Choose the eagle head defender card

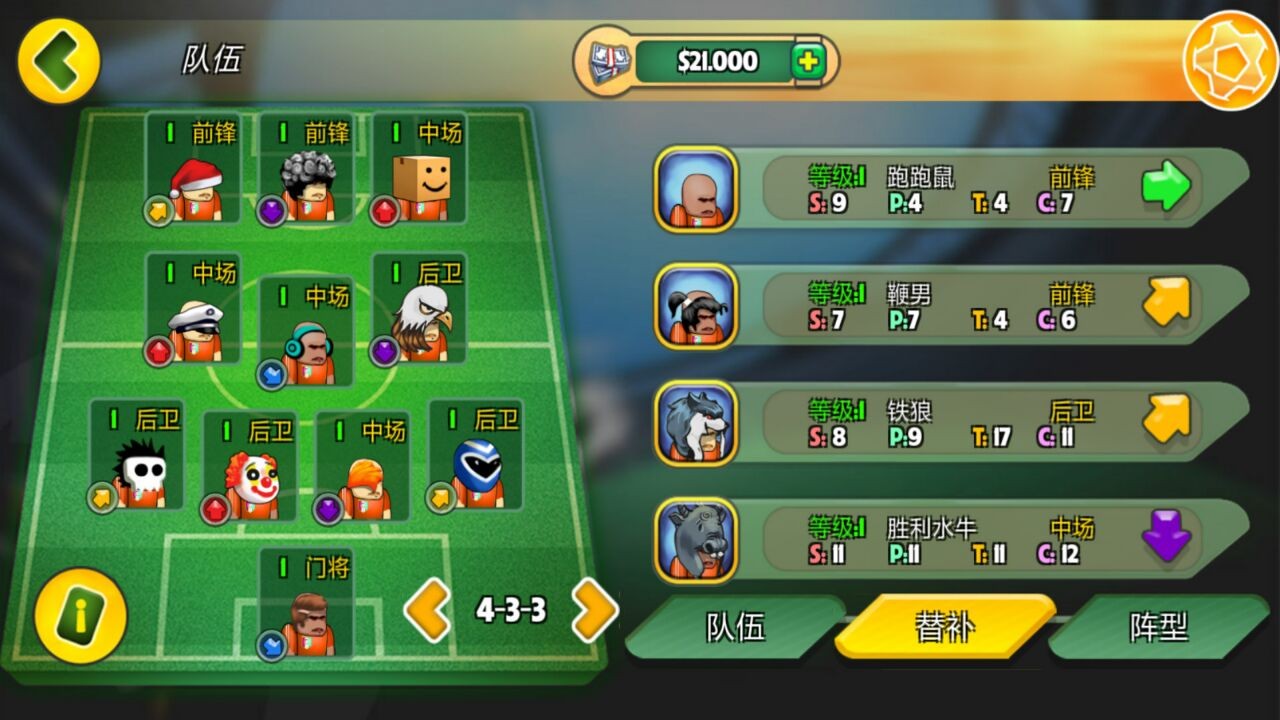(419, 308)
